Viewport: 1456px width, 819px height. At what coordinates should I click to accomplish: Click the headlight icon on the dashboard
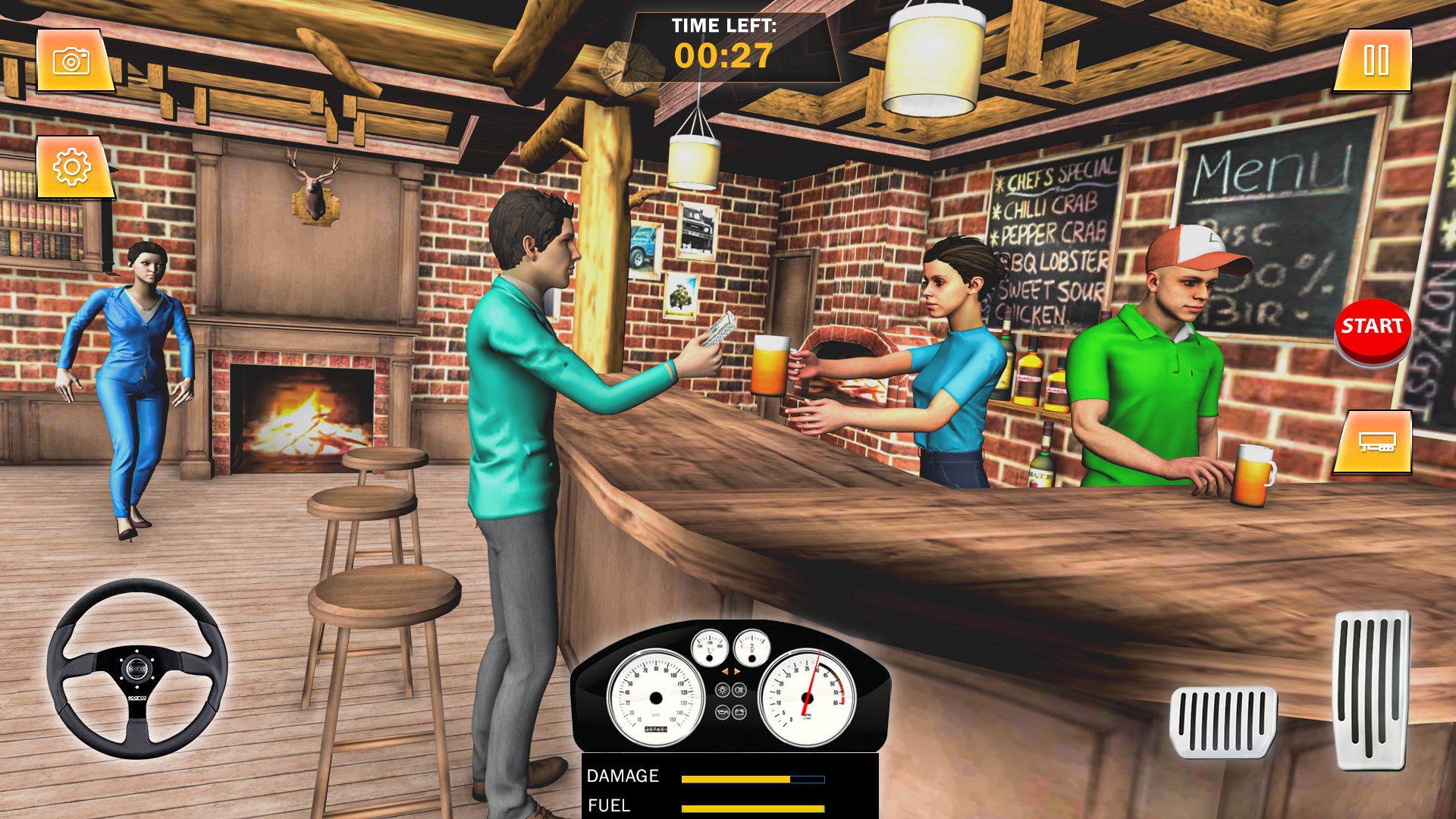click(723, 689)
